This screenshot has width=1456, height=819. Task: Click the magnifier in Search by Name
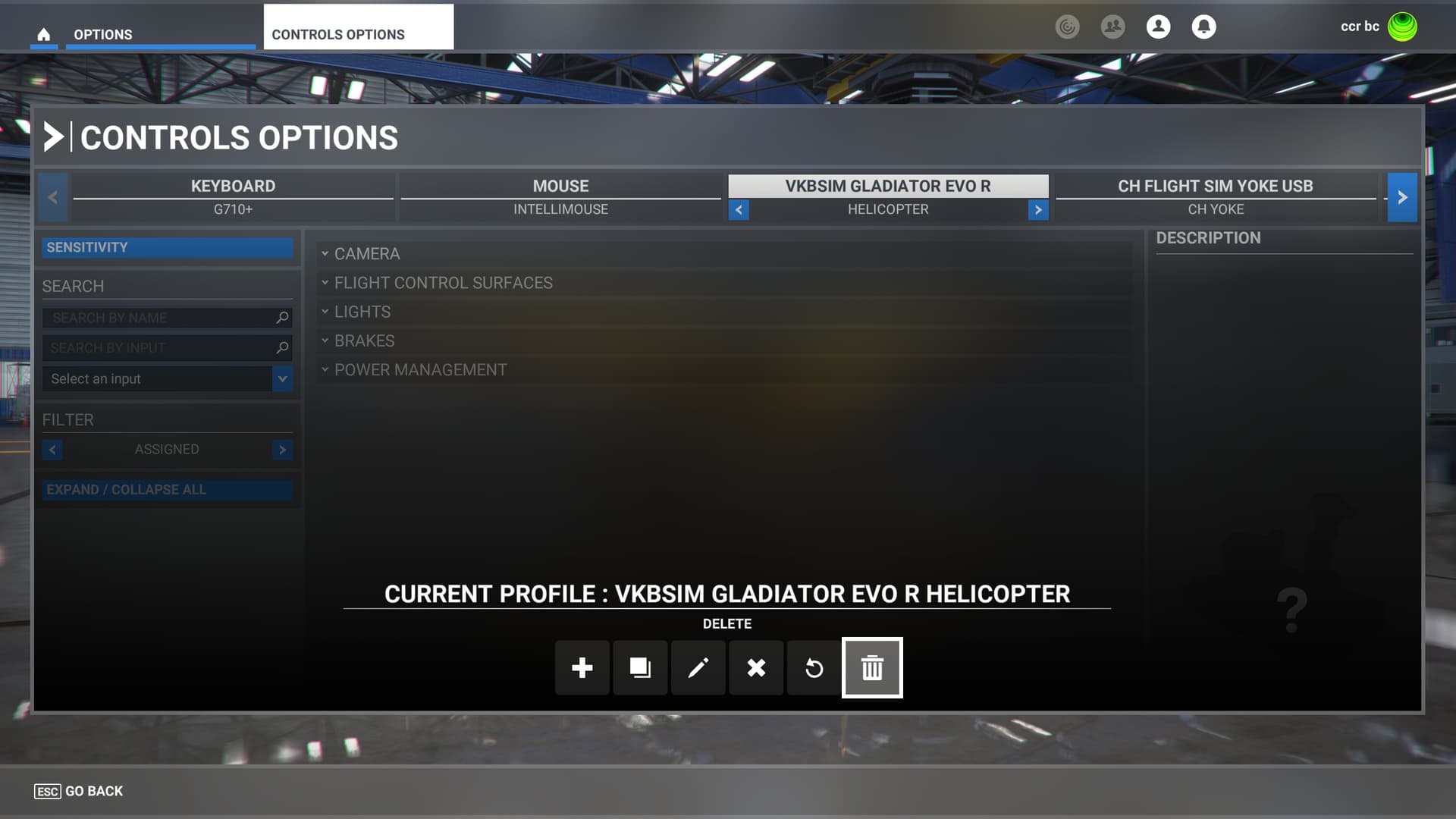click(281, 318)
